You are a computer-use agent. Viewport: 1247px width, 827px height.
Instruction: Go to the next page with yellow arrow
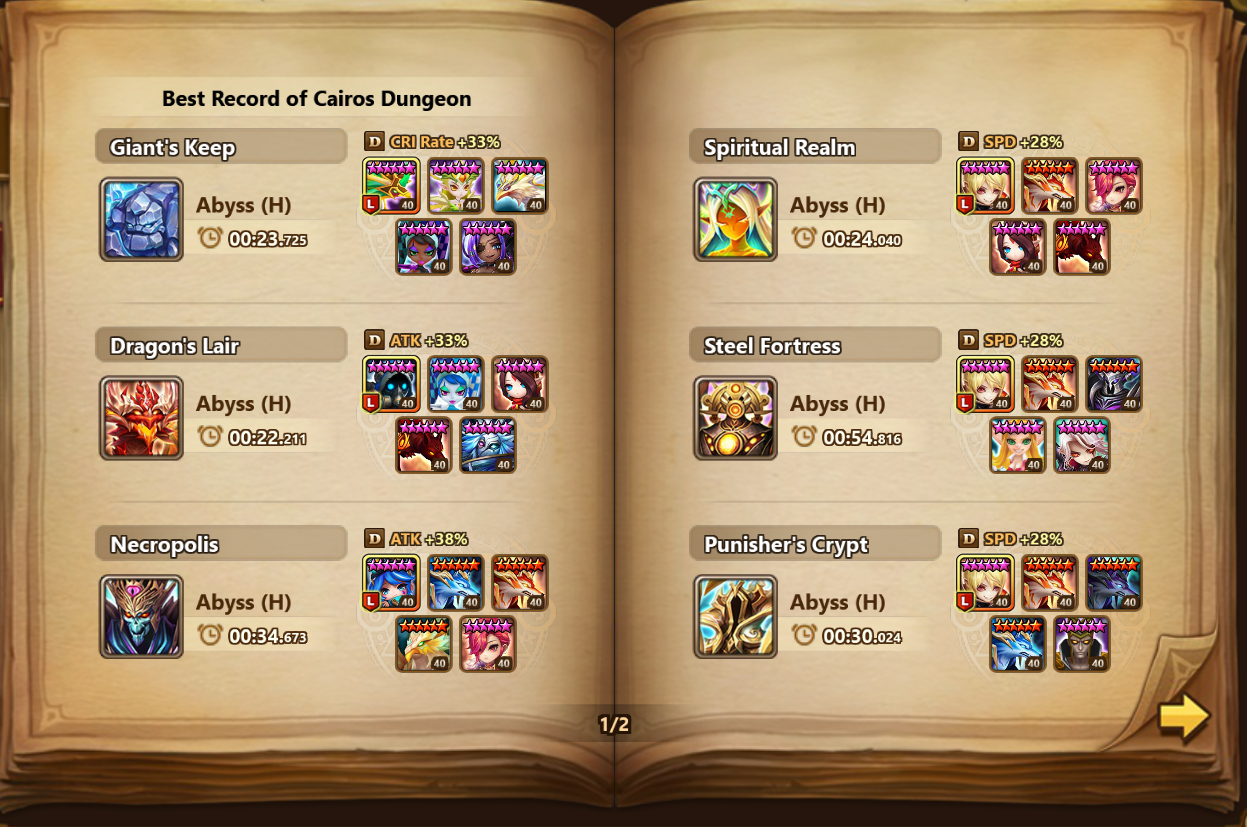[1184, 717]
